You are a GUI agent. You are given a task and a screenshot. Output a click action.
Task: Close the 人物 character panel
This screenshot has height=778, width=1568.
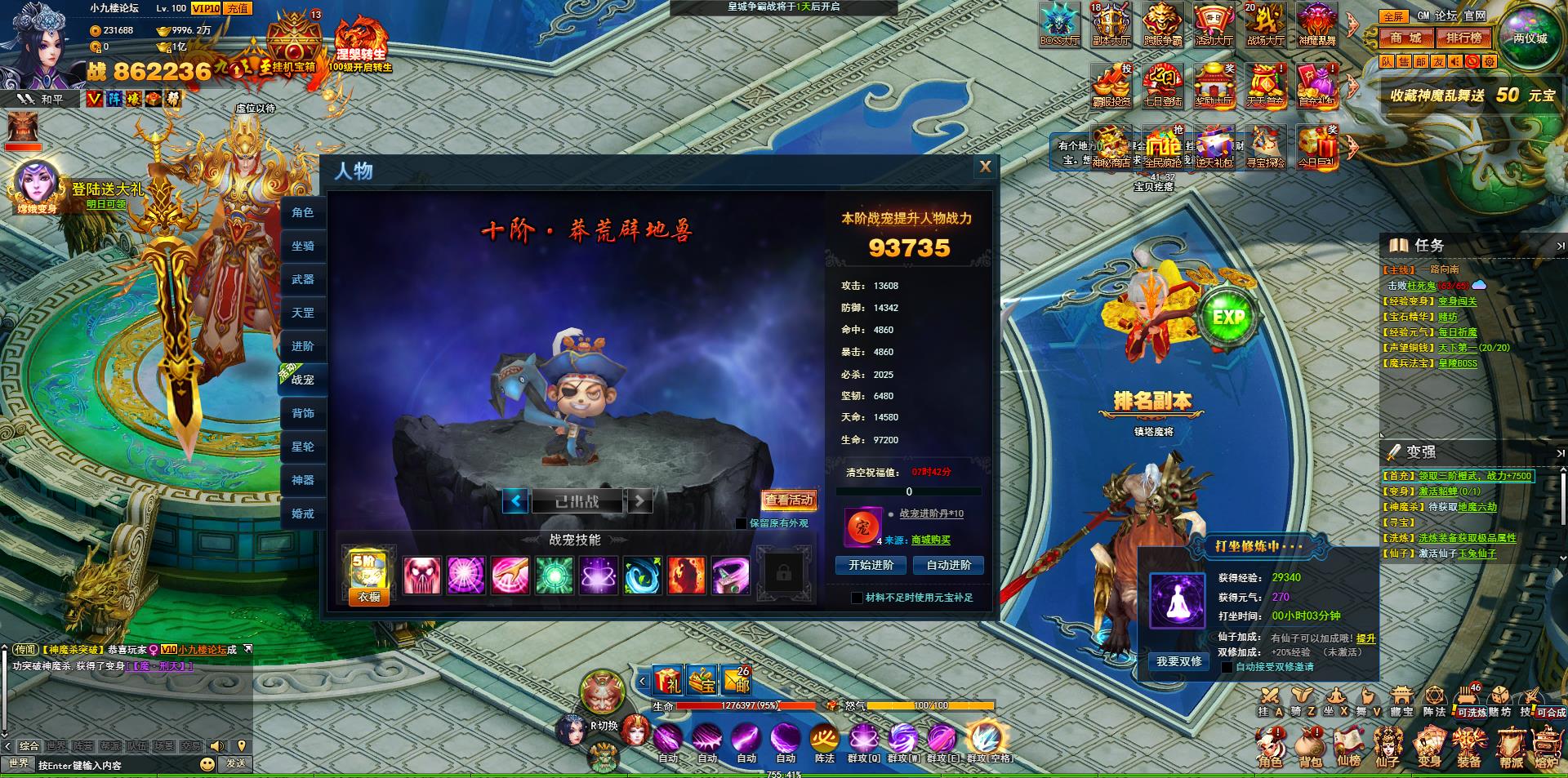[x=985, y=167]
